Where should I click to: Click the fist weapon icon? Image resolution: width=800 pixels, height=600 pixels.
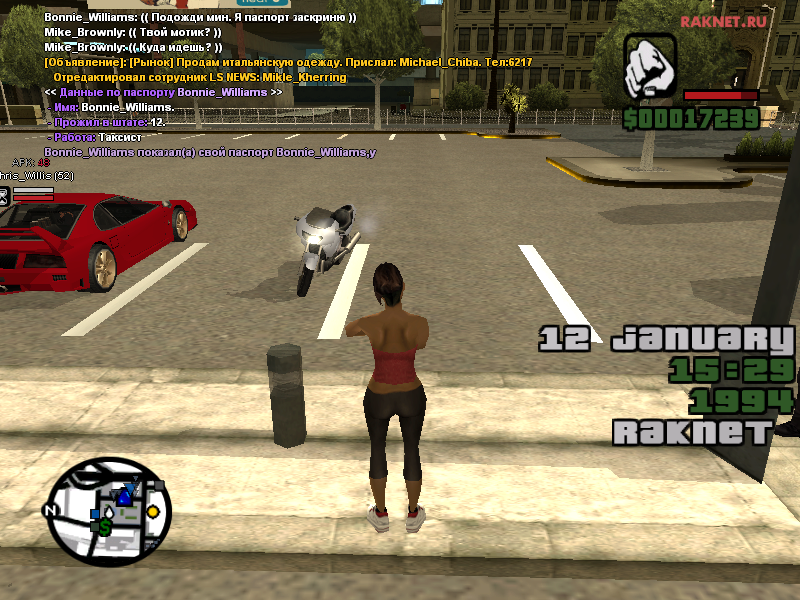click(650, 68)
